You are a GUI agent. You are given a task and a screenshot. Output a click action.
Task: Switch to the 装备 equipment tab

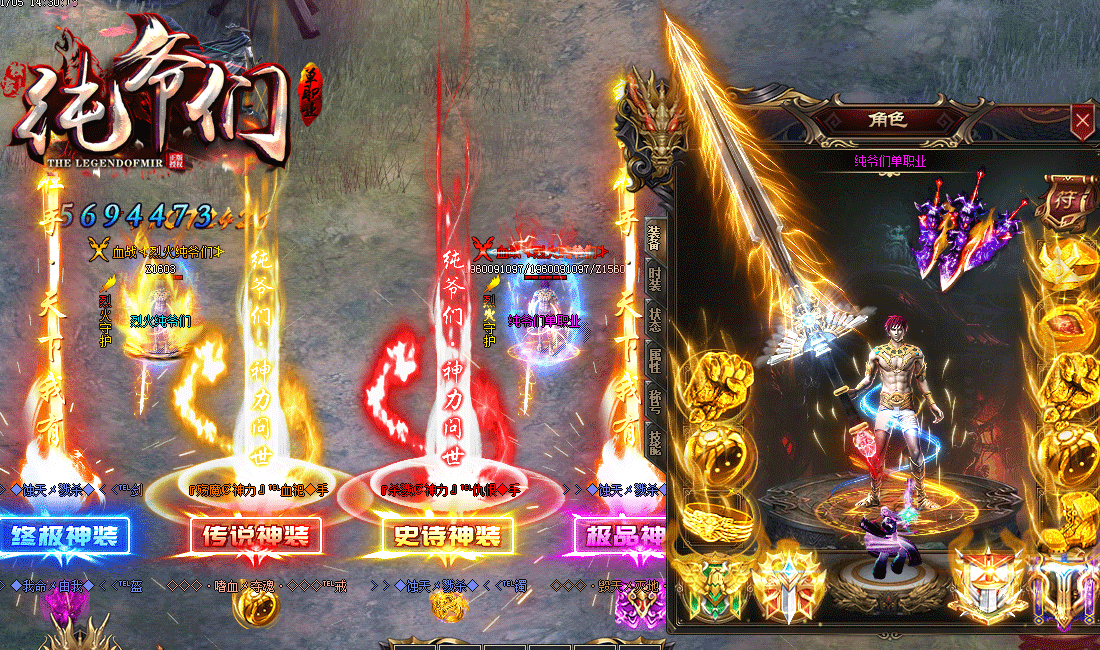coord(654,237)
